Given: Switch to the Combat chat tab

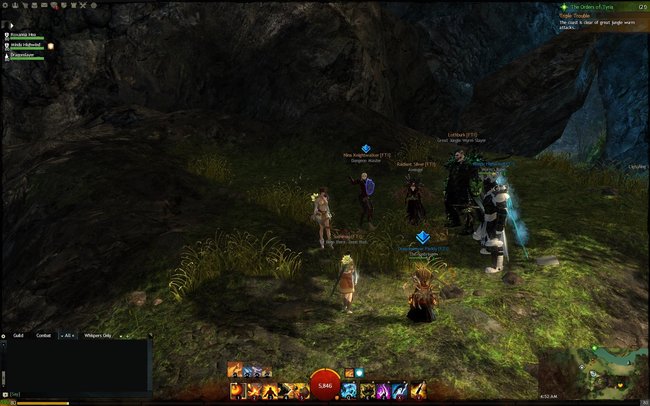Looking at the screenshot, I should (x=44, y=335).
